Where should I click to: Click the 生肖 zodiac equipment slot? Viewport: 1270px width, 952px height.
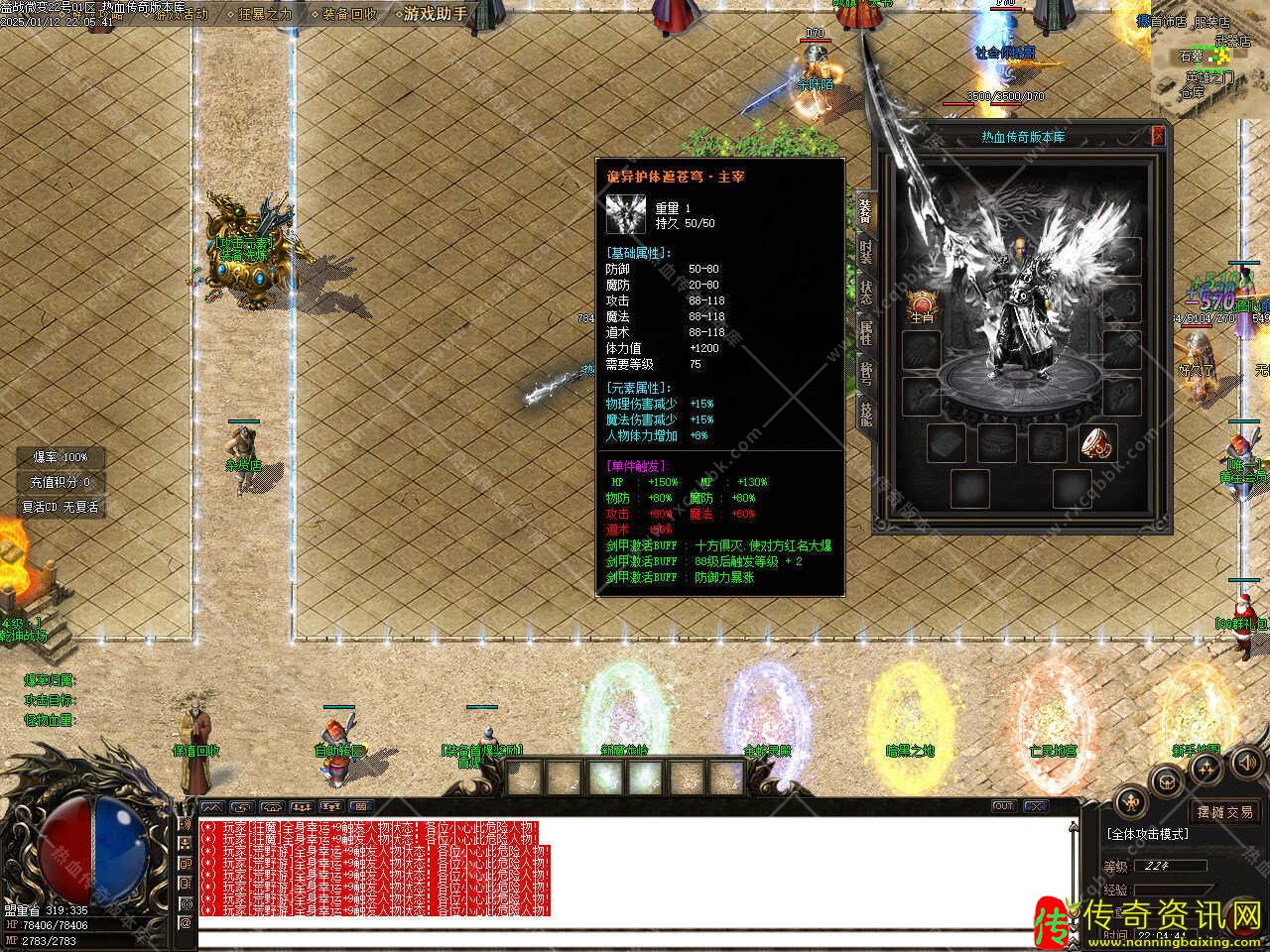click(923, 305)
